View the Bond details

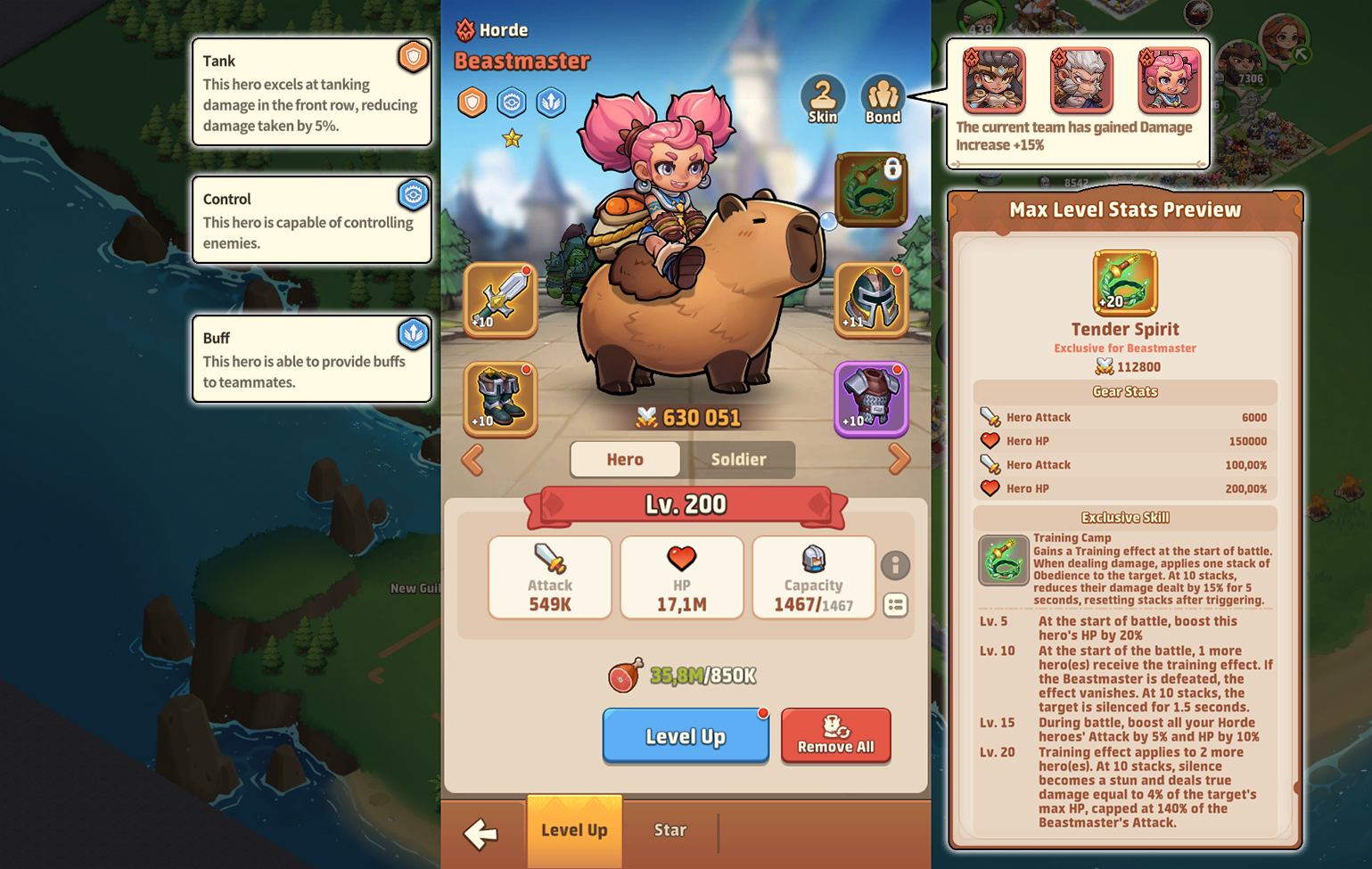tap(883, 94)
